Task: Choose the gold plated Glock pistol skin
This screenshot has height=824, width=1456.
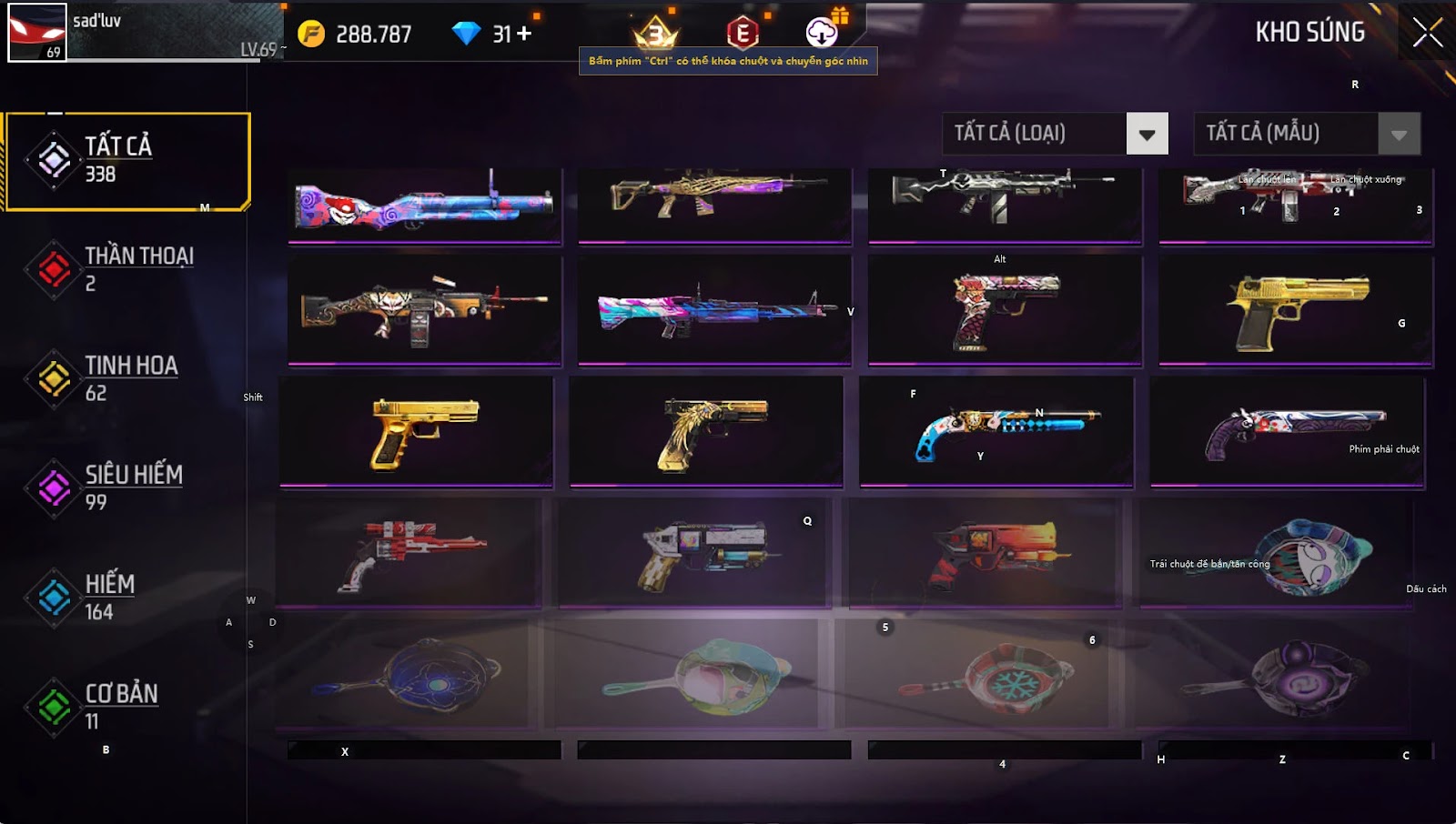Action: click(x=417, y=431)
